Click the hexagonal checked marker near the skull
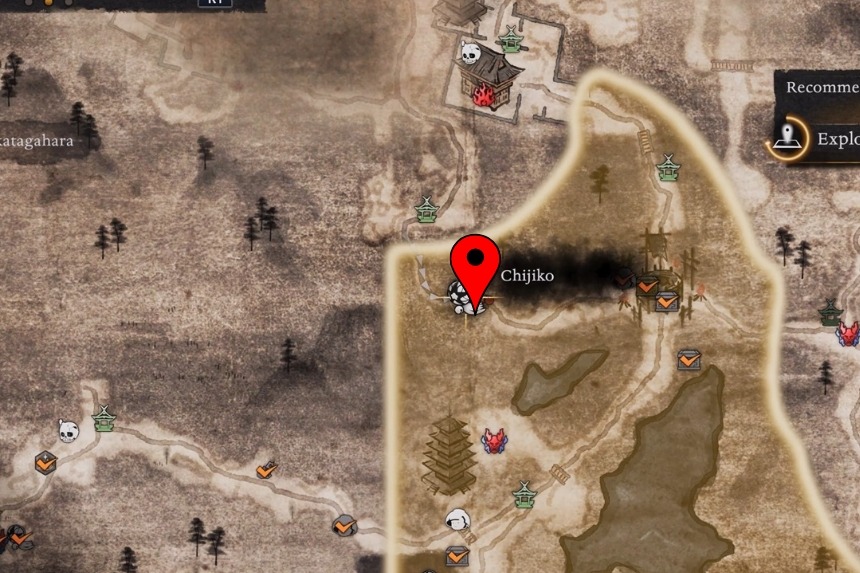 click(45, 463)
